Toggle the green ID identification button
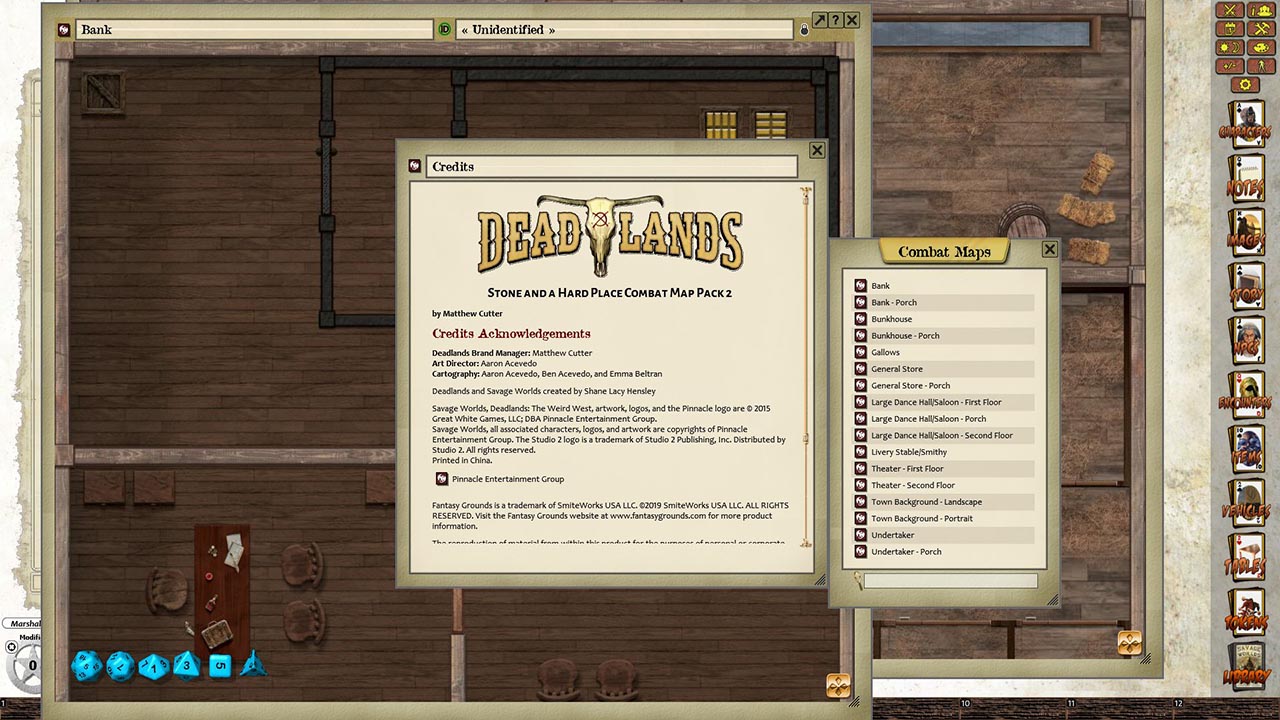The height and width of the screenshot is (720, 1280). click(445, 30)
